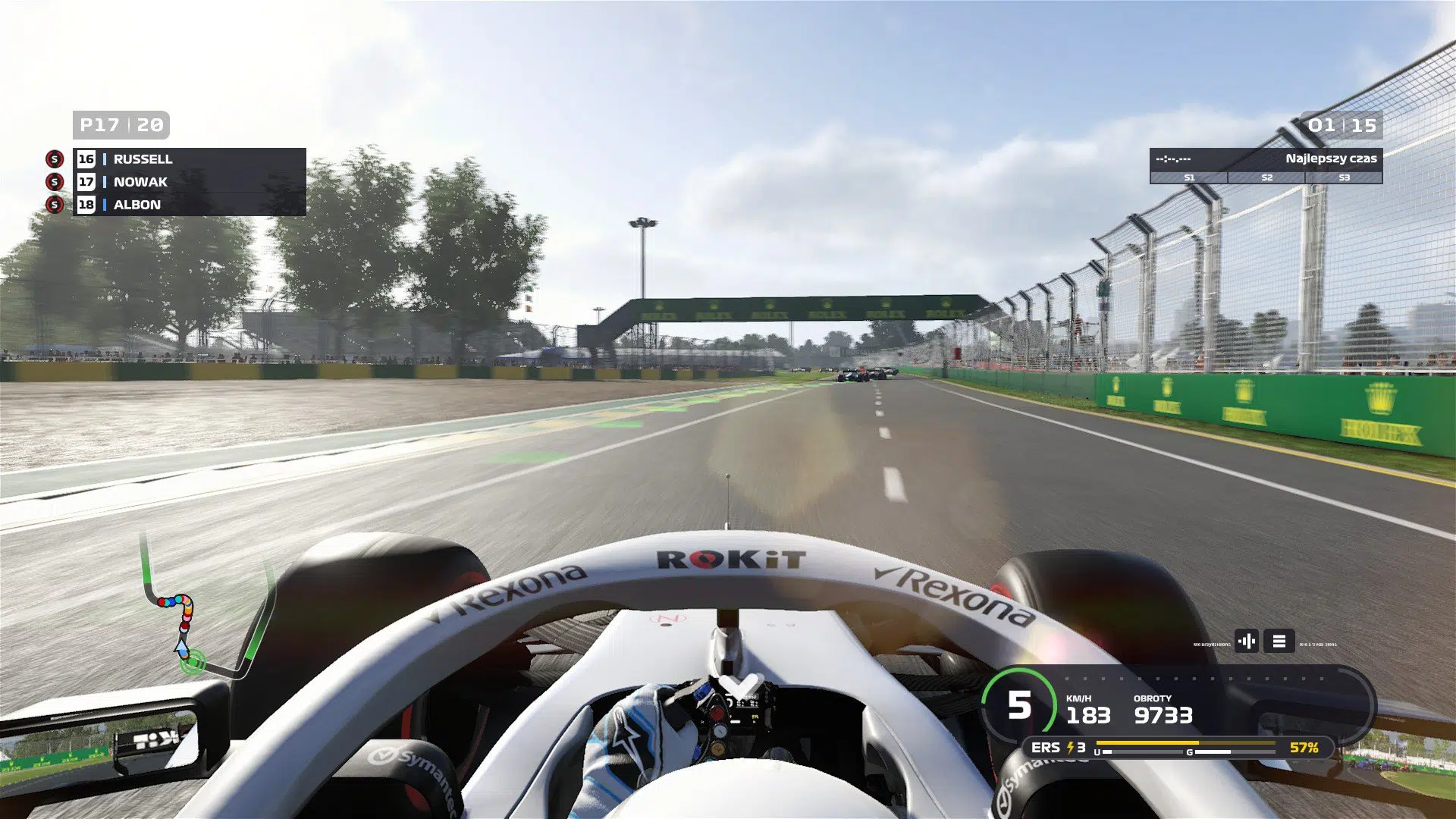
Task: Expand the Najlepszy czas timing panel
Action: pos(1331,159)
